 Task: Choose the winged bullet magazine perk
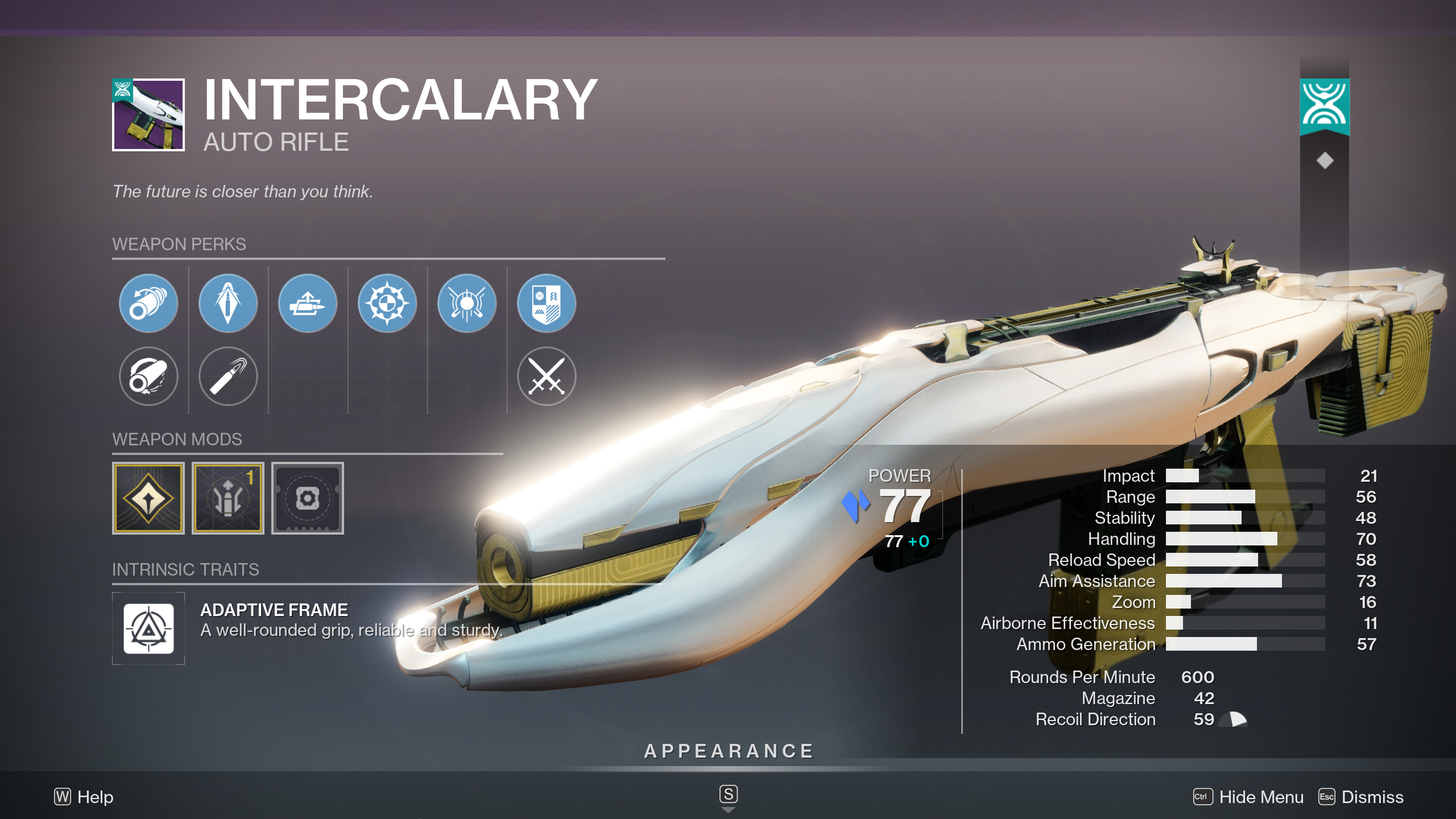pyautogui.click(x=307, y=303)
